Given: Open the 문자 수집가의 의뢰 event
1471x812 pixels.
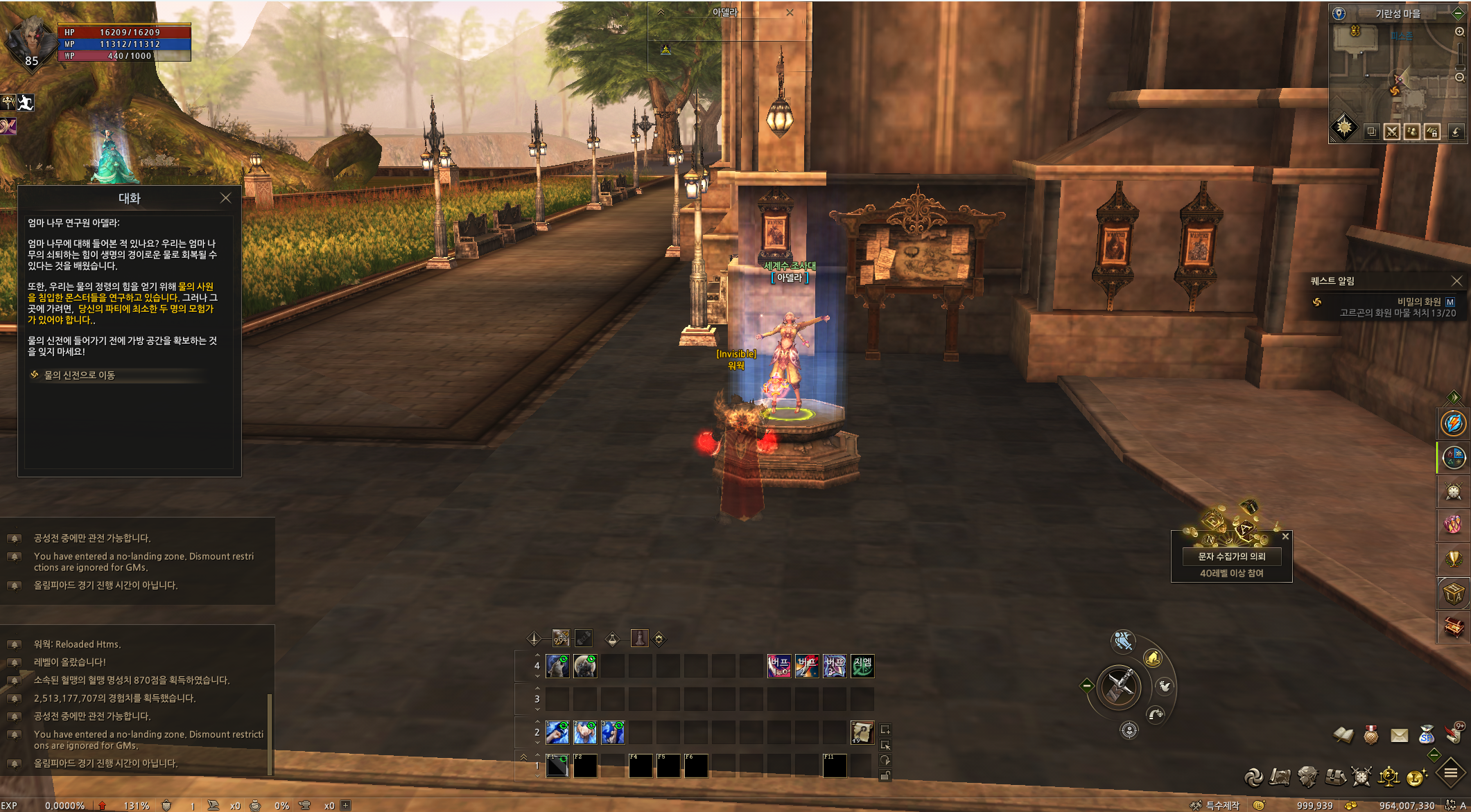Looking at the screenshot, I should [1231, 556].
